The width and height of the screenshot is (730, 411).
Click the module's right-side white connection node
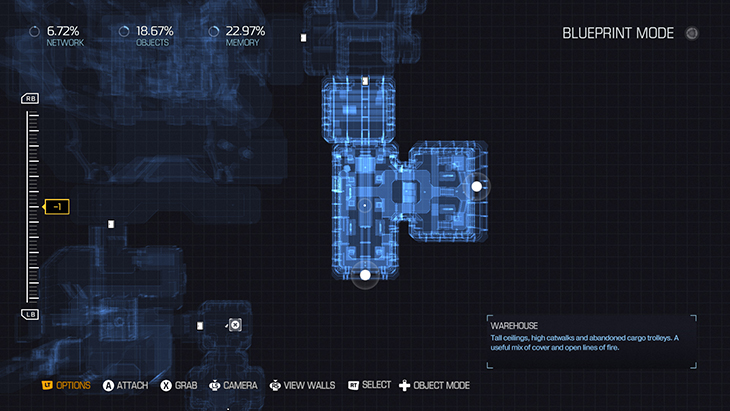tap(477, 186)
